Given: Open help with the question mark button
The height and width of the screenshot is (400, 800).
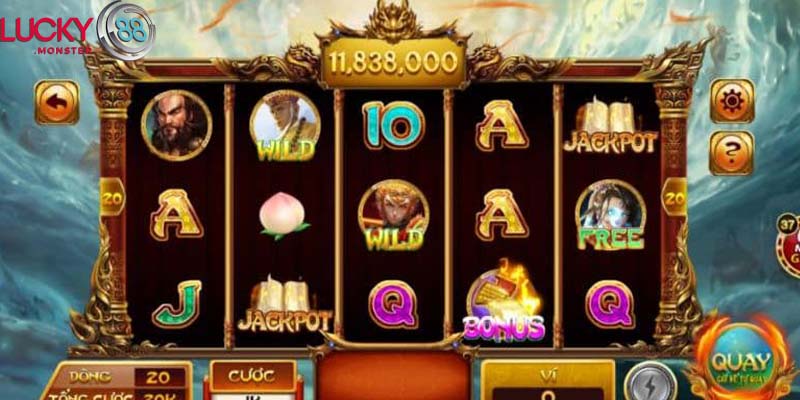Looking at the screenshot, I should pos(731,151).
